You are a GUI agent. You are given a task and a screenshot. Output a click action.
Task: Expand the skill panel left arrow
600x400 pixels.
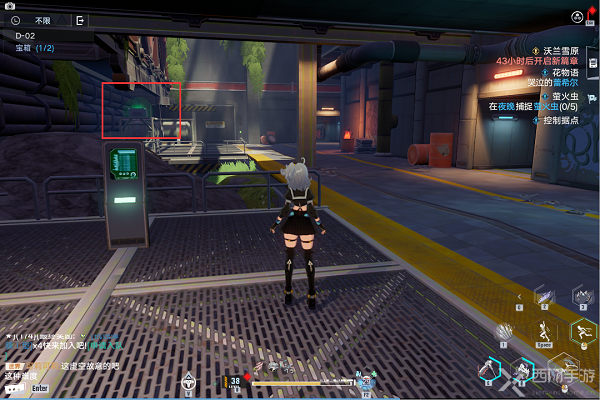tap(519, 298)
